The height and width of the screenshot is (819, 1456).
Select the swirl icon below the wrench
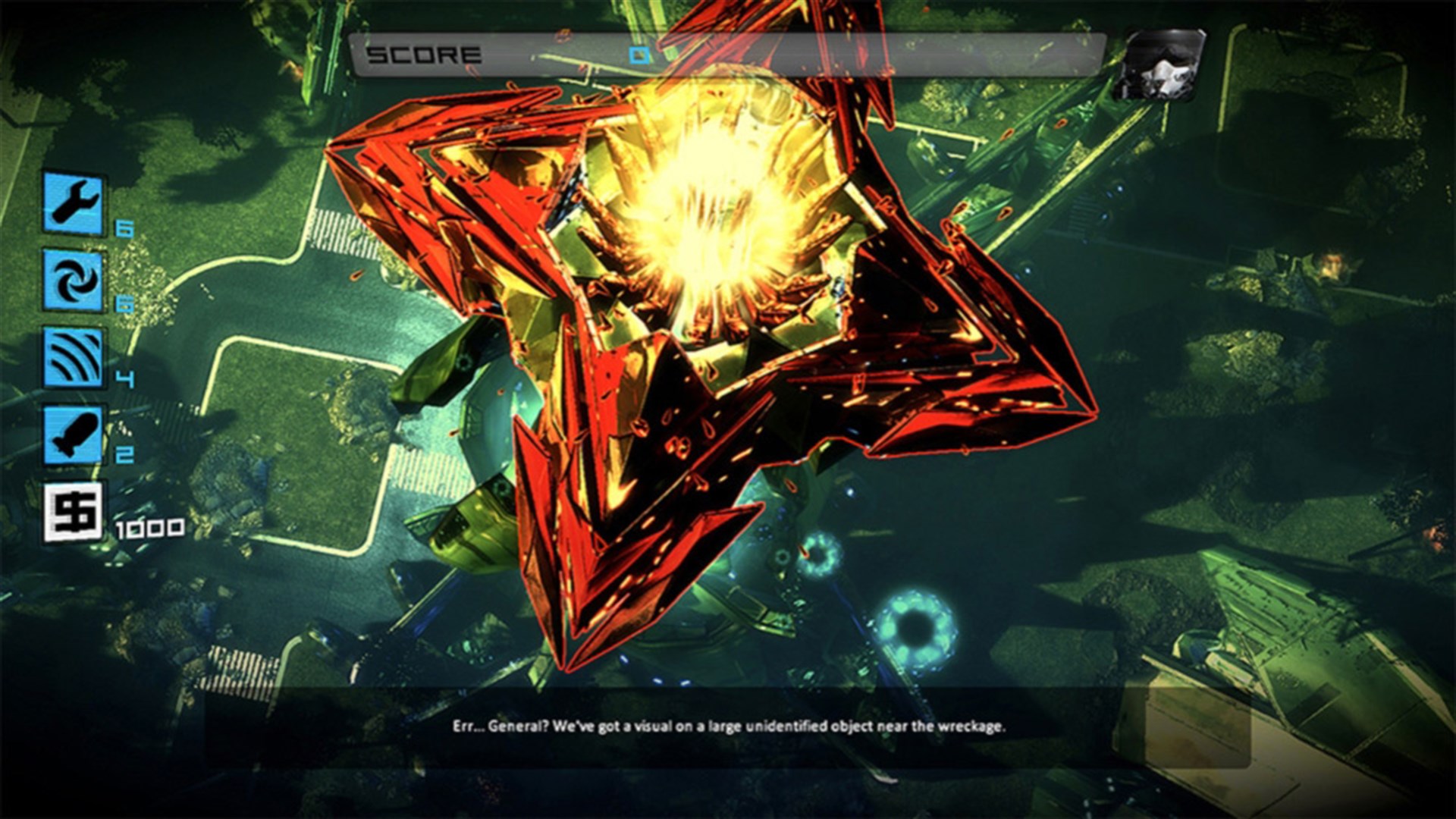point(72,279)
